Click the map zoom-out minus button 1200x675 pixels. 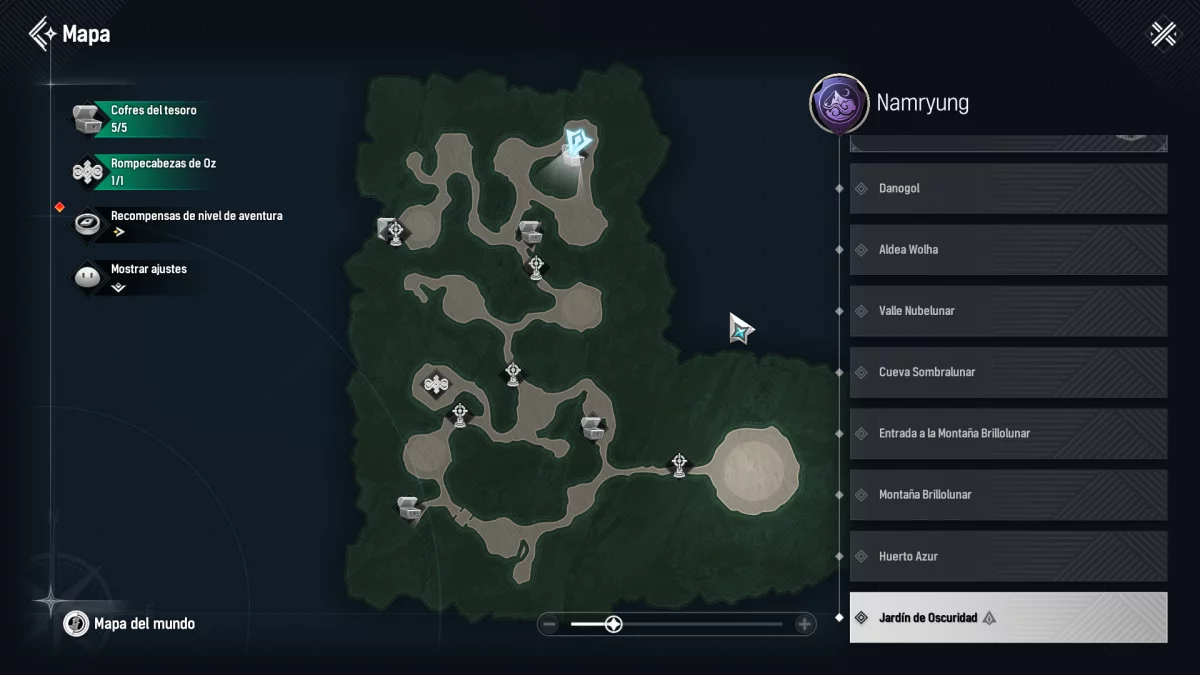click(549, 625)
